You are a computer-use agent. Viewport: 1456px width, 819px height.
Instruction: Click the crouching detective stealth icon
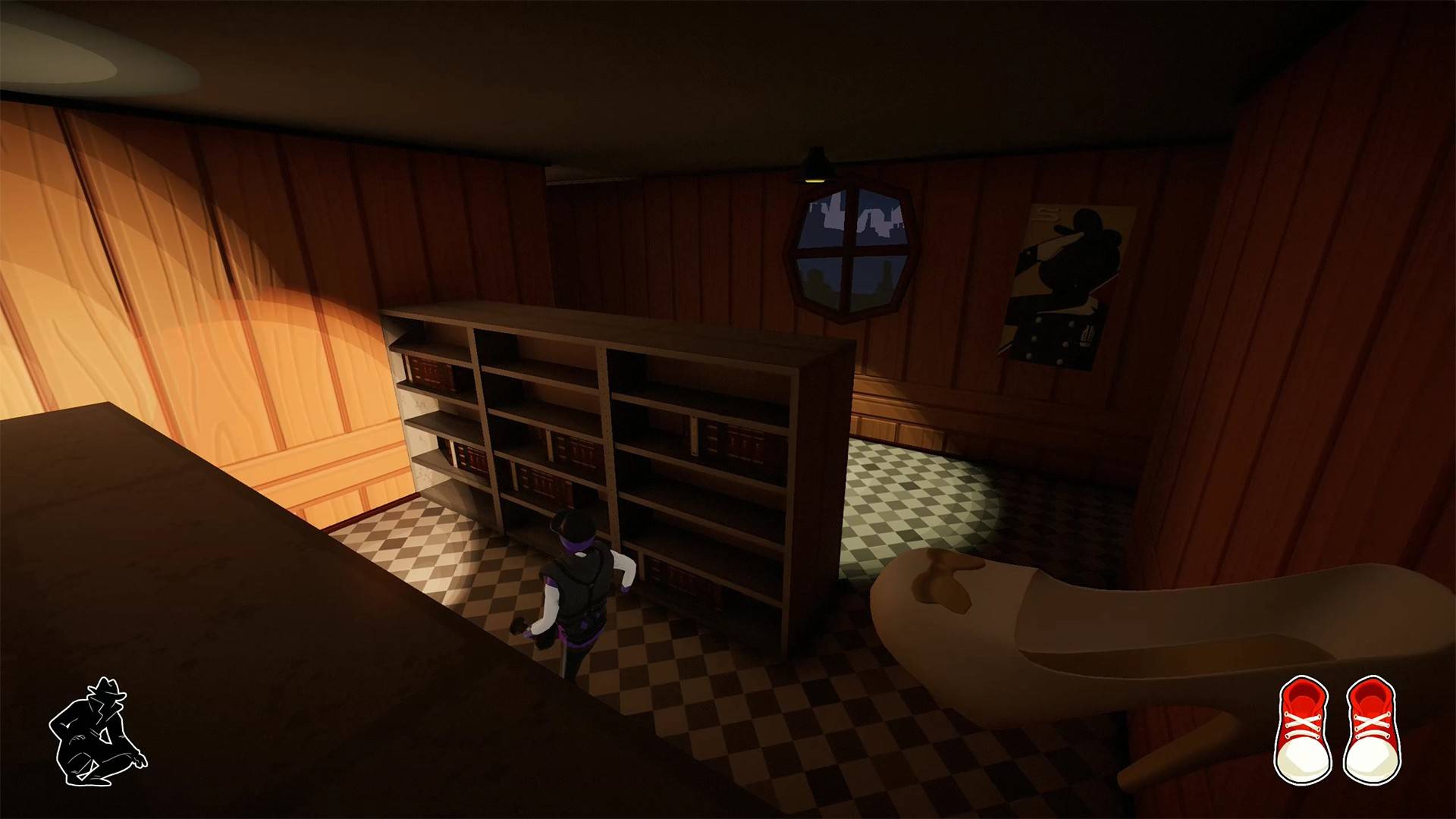pyautogui.click(x=97, y=732)
